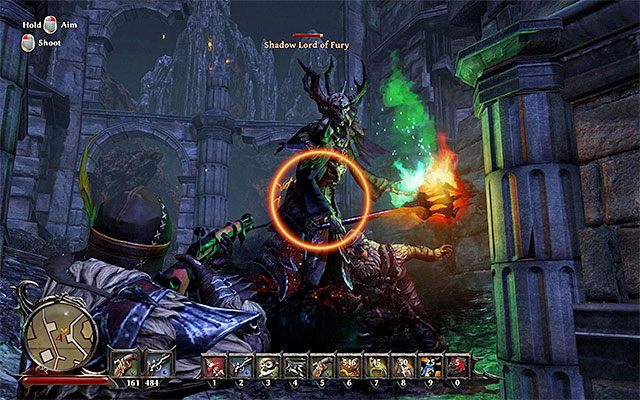
Task: Use the item in hotbar slot 6
Action: [x=350, y=366]
